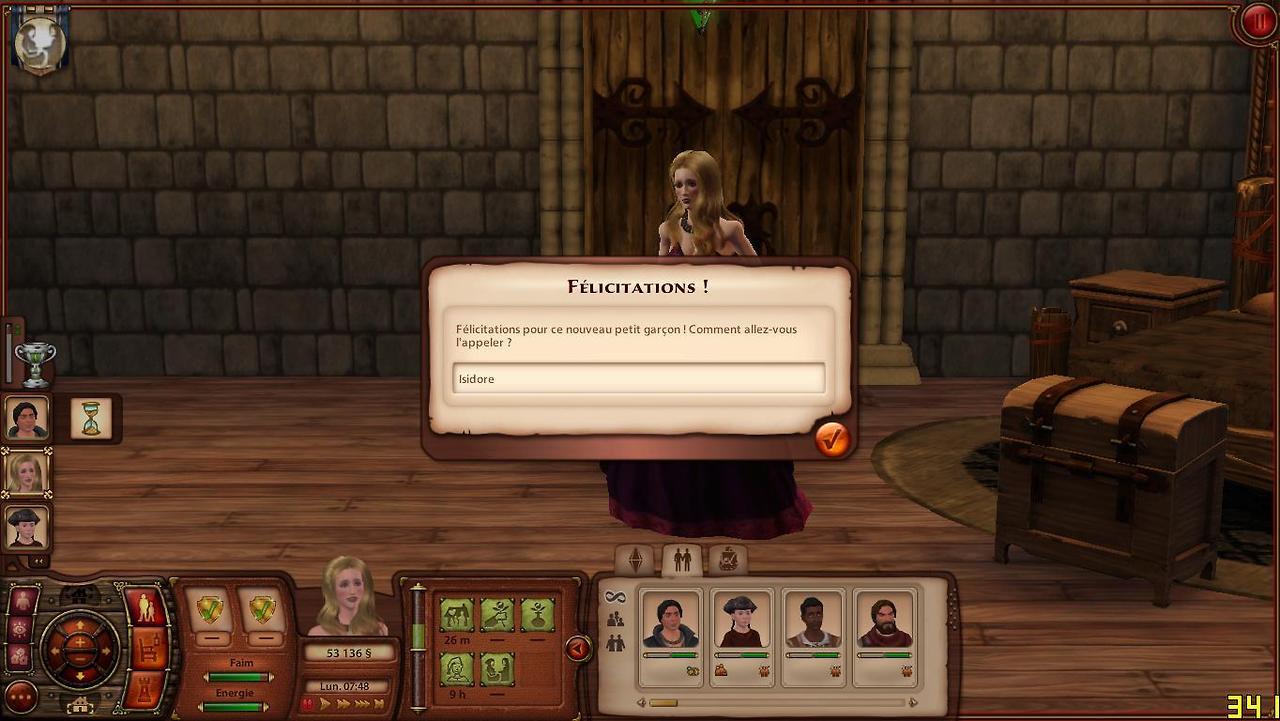Select the throne furnish mode button
The height and width of the screenshot is (721, 1280).
click(146, 649)
